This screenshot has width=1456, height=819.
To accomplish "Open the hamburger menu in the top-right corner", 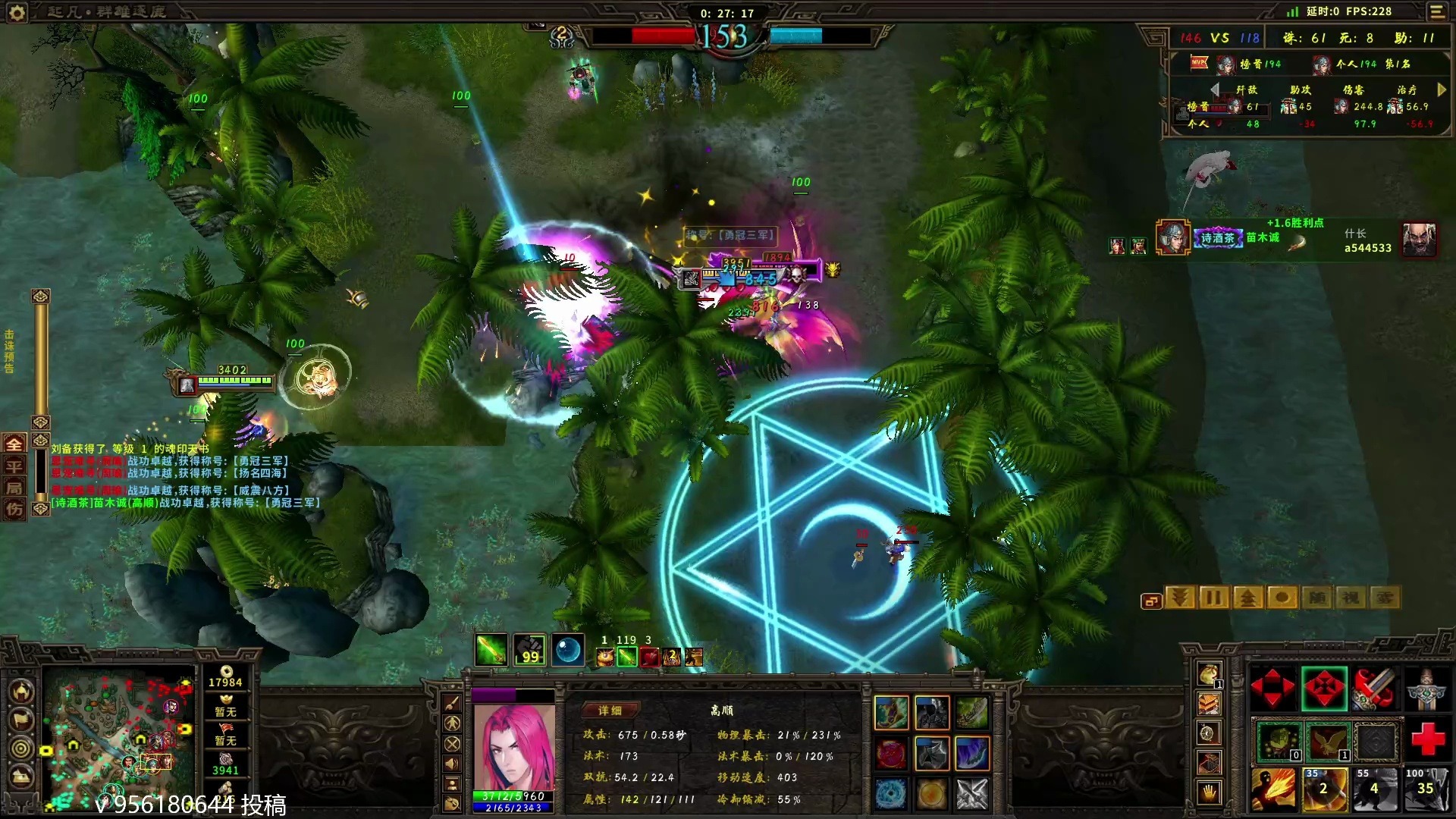I will click(1437, 11).
